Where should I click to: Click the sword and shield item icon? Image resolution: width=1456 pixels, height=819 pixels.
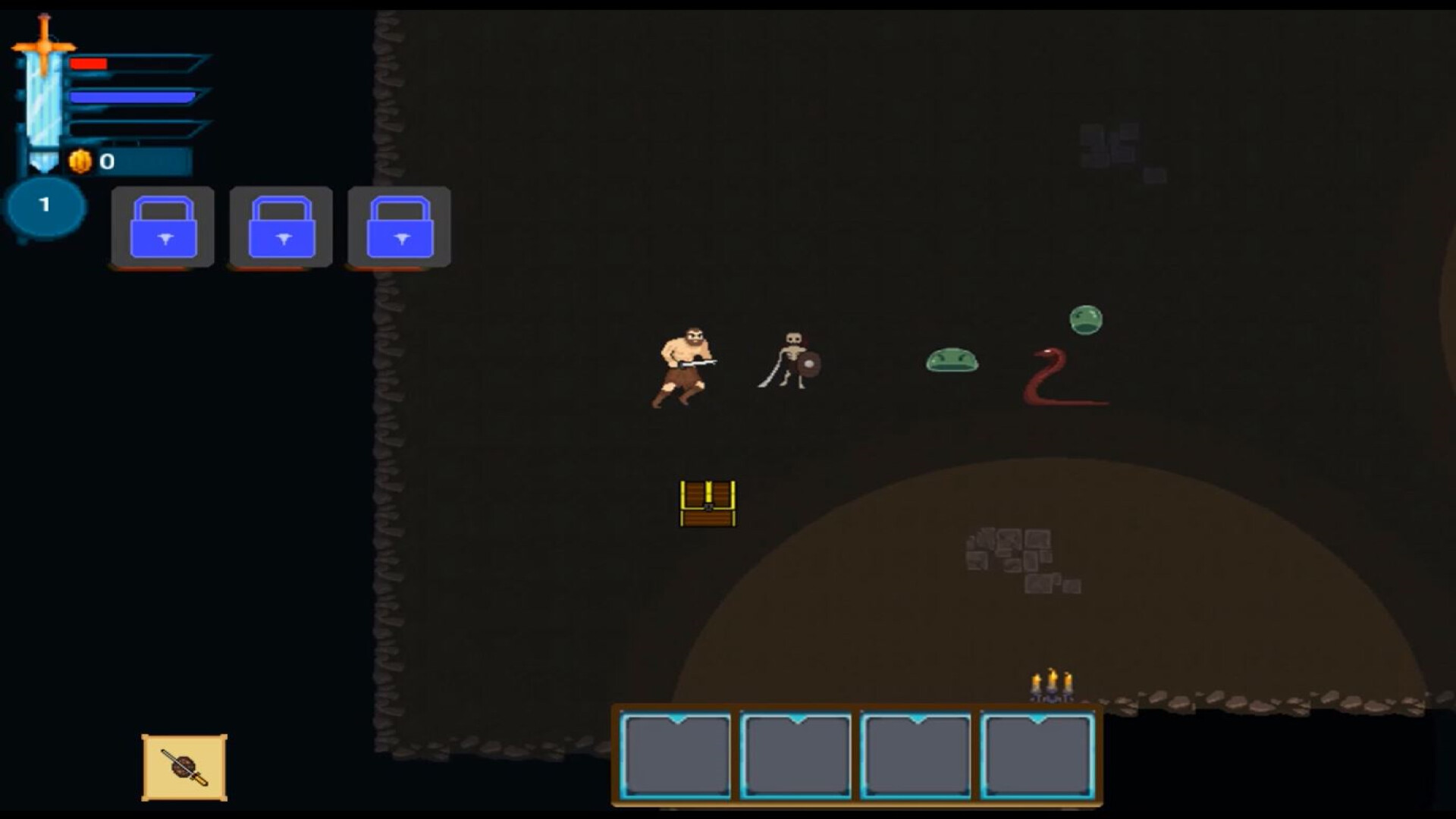[x=182, y=767]
